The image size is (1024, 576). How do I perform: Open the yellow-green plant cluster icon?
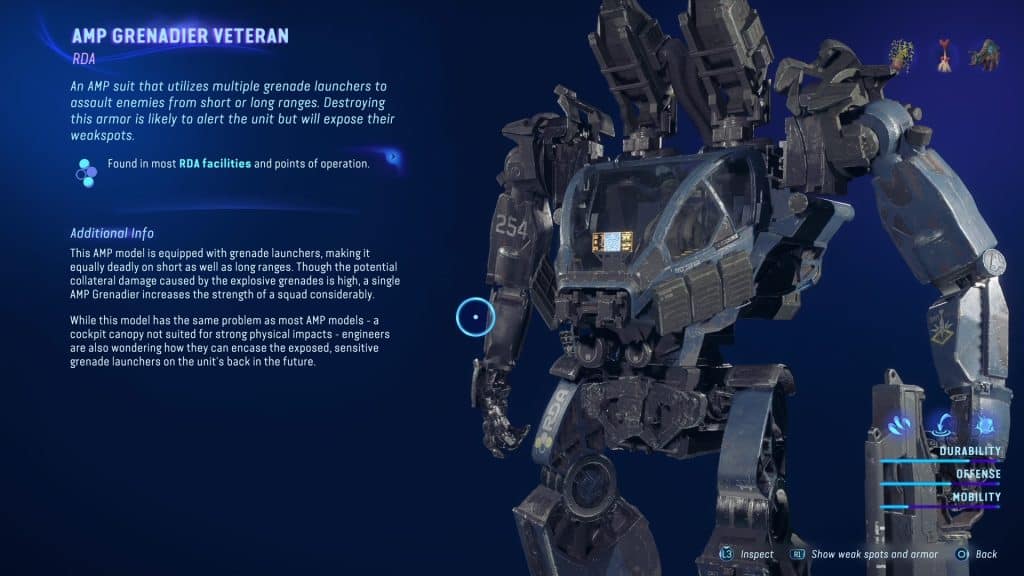(904, 57)
